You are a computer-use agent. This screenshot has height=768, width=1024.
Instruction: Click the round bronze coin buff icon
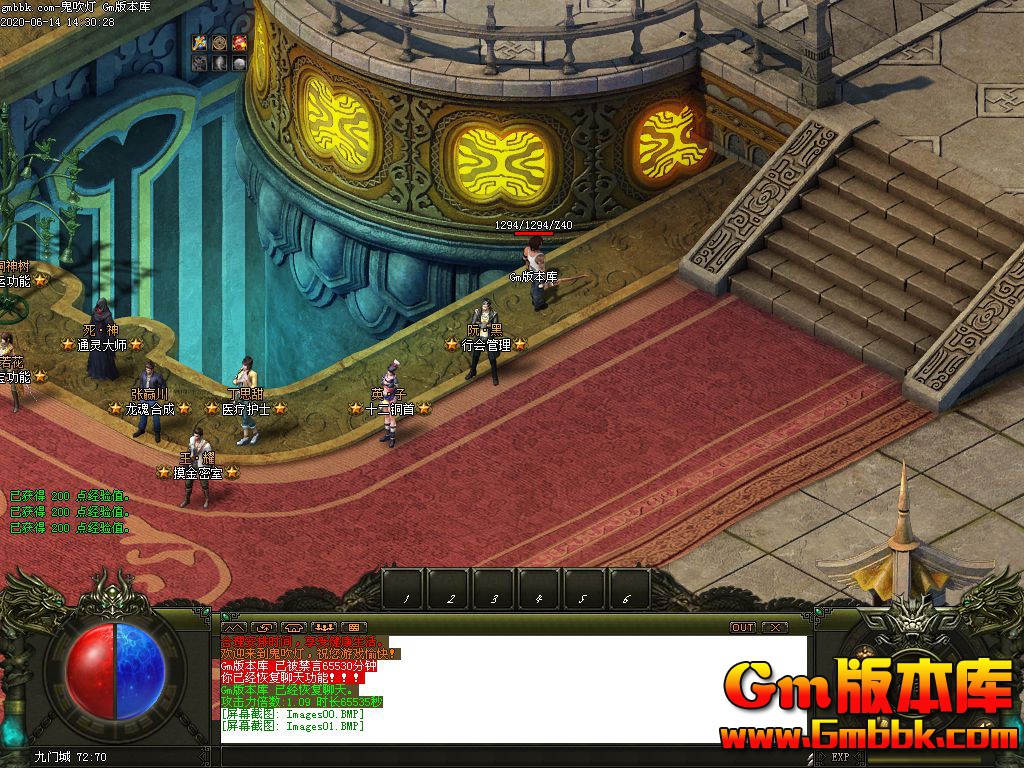coord(220,43)
